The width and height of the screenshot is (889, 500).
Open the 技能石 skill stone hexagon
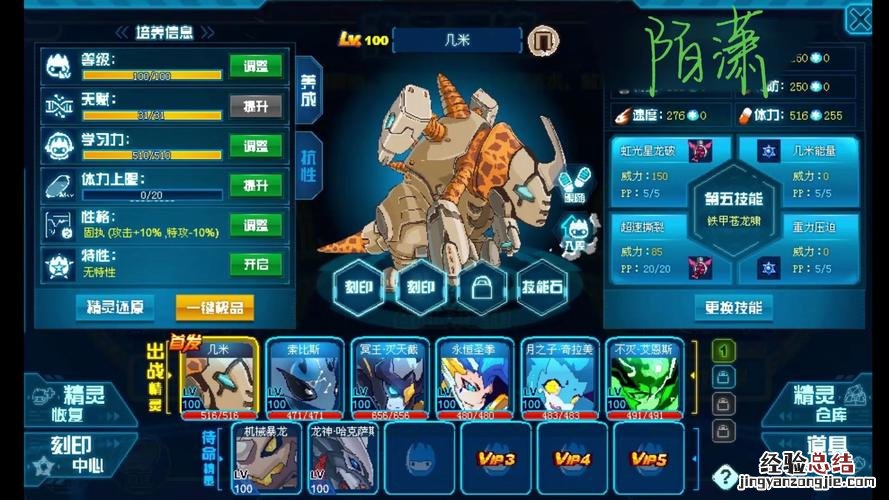pyautogui.click(x=544, y=287)
